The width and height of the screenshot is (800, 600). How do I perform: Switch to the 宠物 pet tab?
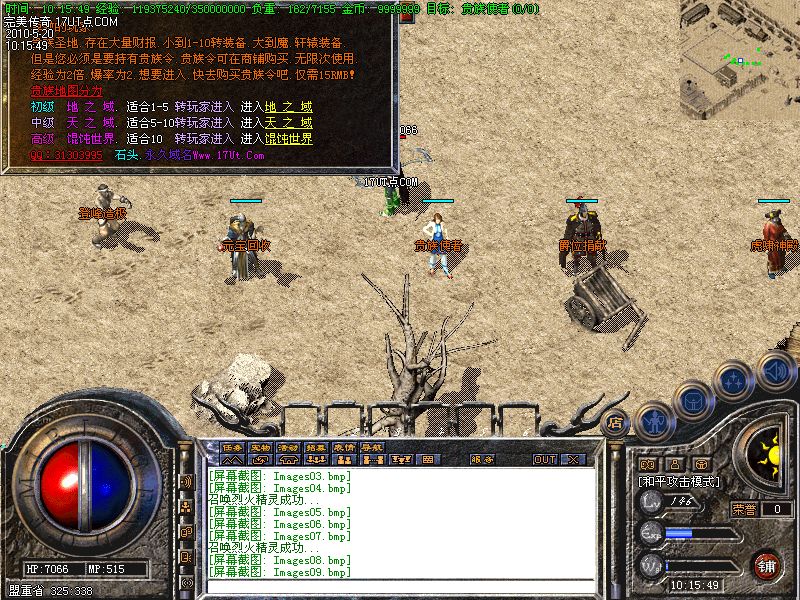[260, 446]
